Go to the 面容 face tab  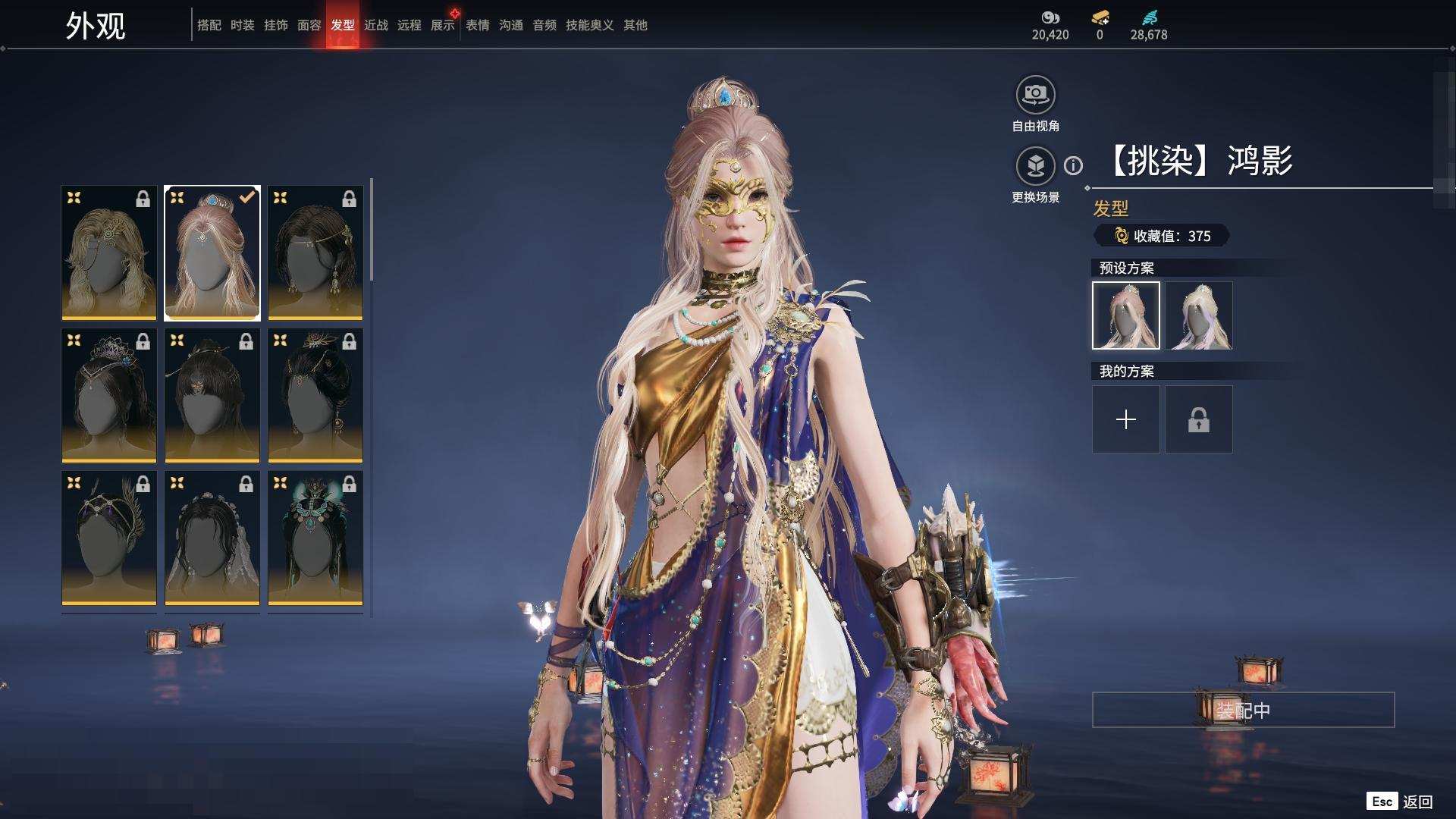tap(309, 25)
